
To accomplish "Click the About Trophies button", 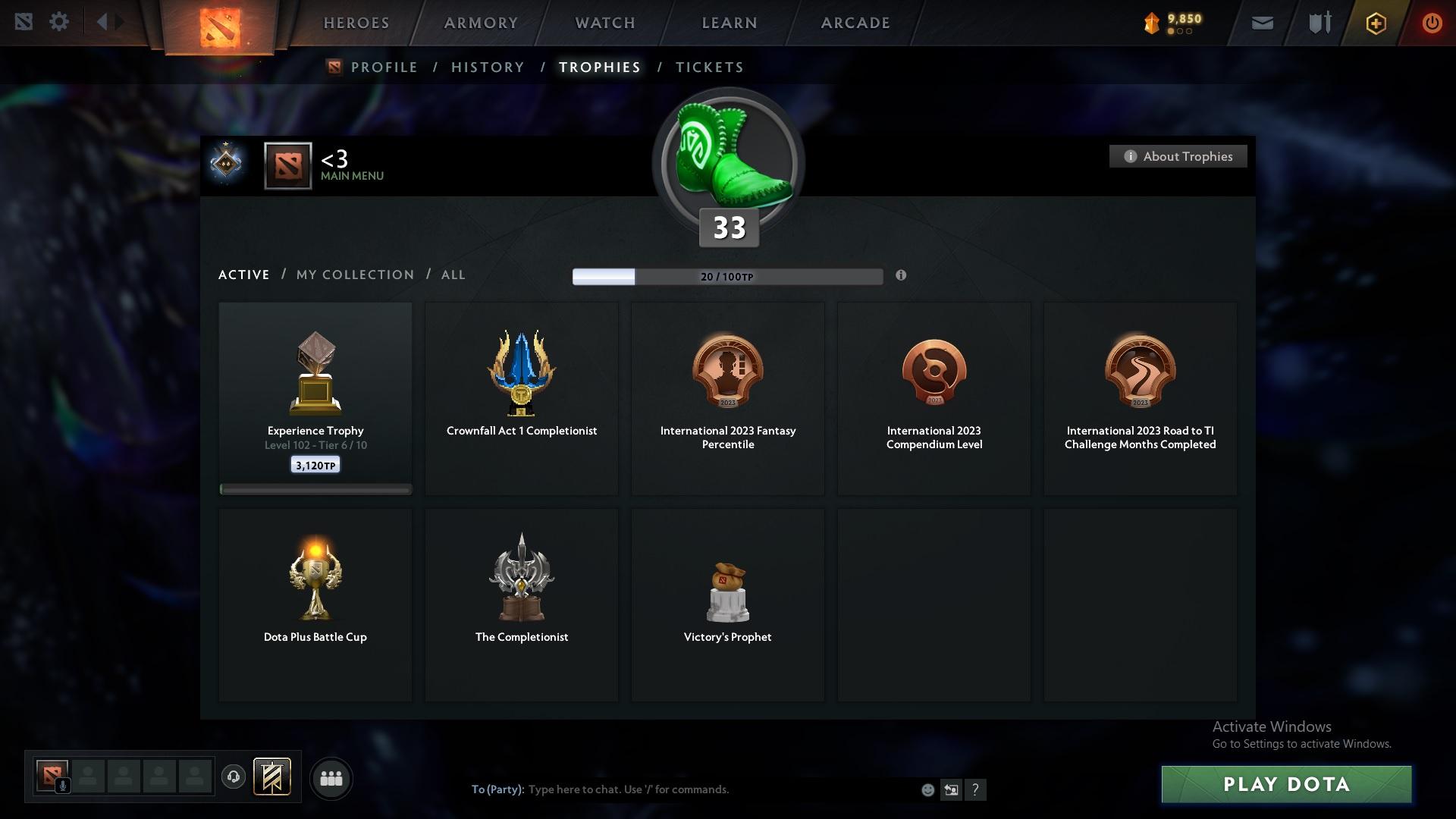I will (x=1178, y=156).
